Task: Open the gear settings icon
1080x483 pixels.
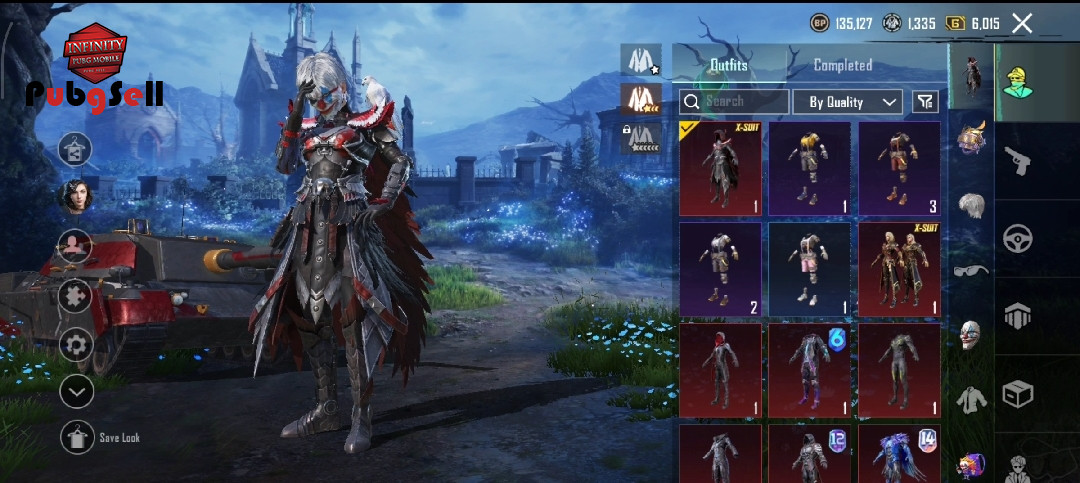Action: point(76,345)
